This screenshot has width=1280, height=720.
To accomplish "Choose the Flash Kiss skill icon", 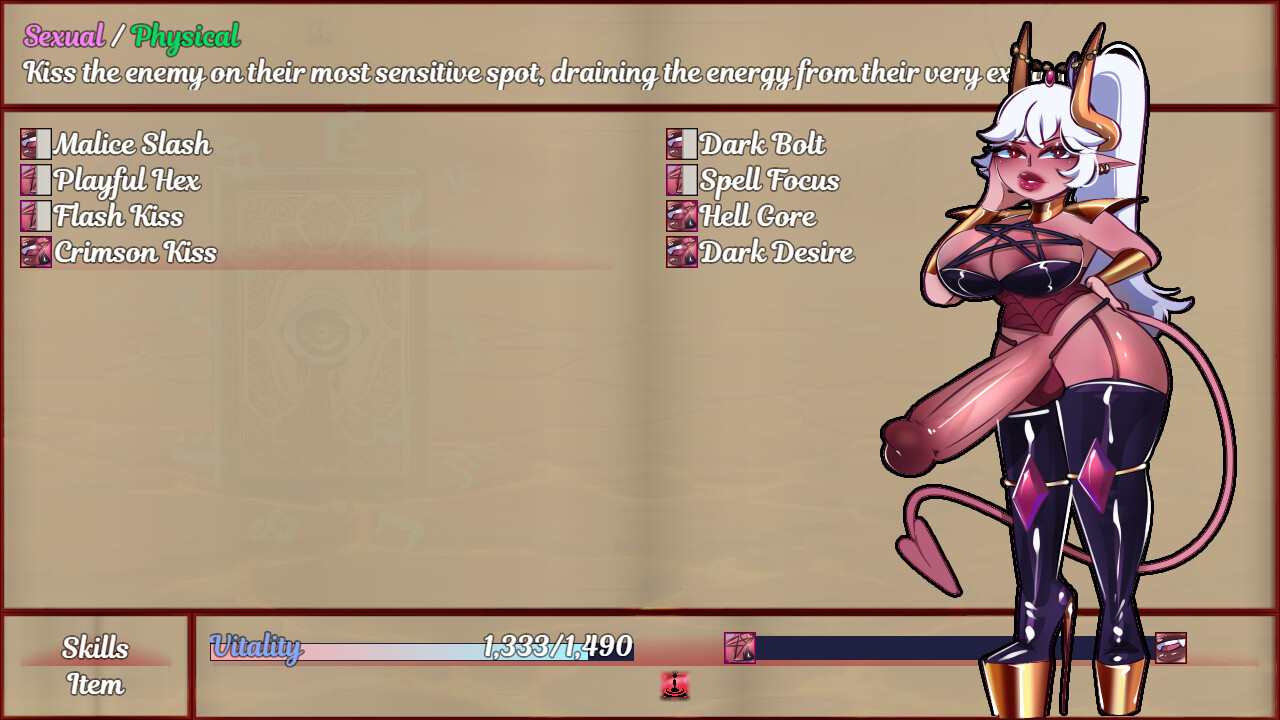I will [x=36, y=217].
